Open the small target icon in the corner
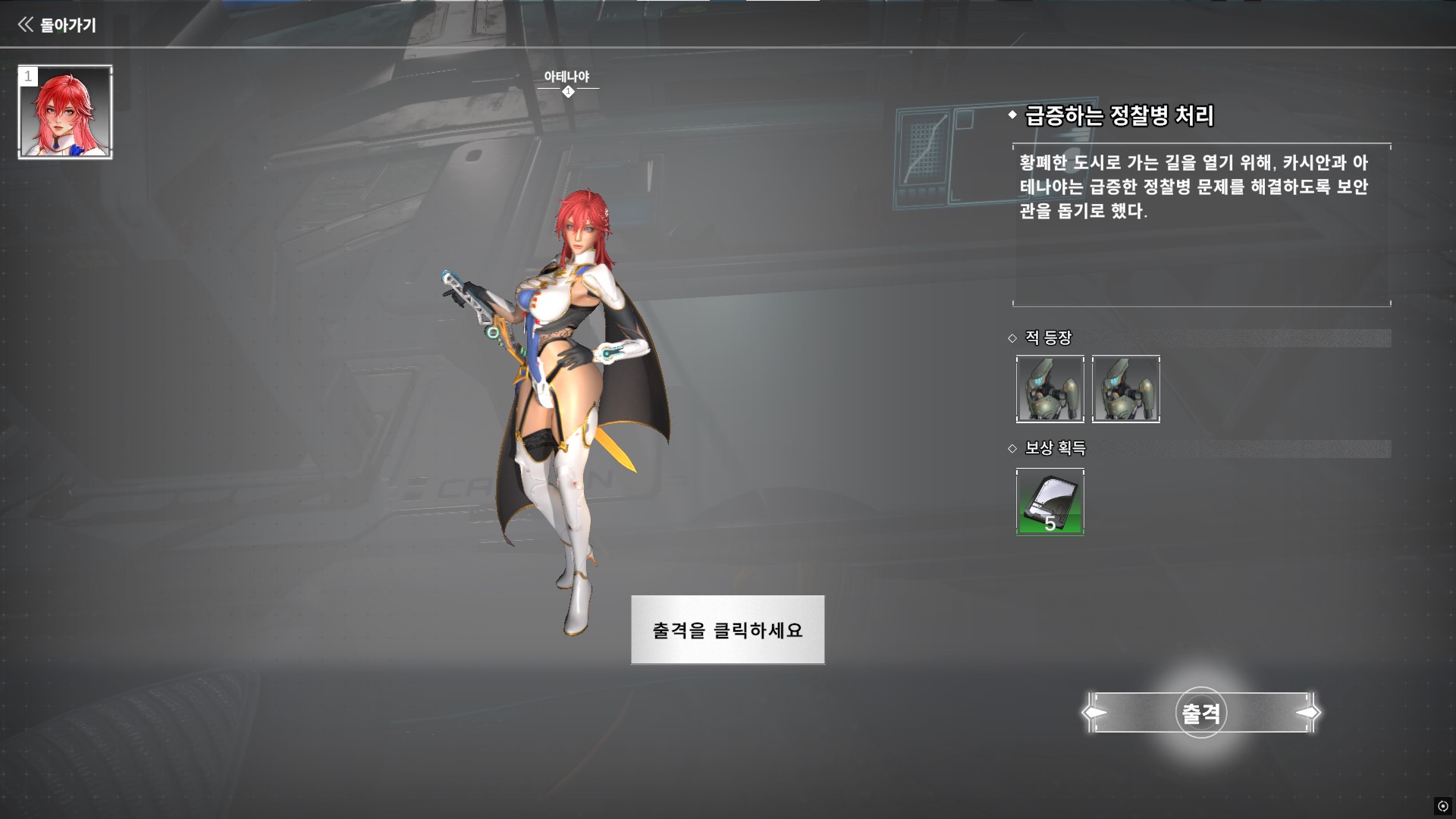The width and height of the screenshot is (1456, 819). 1442,806
